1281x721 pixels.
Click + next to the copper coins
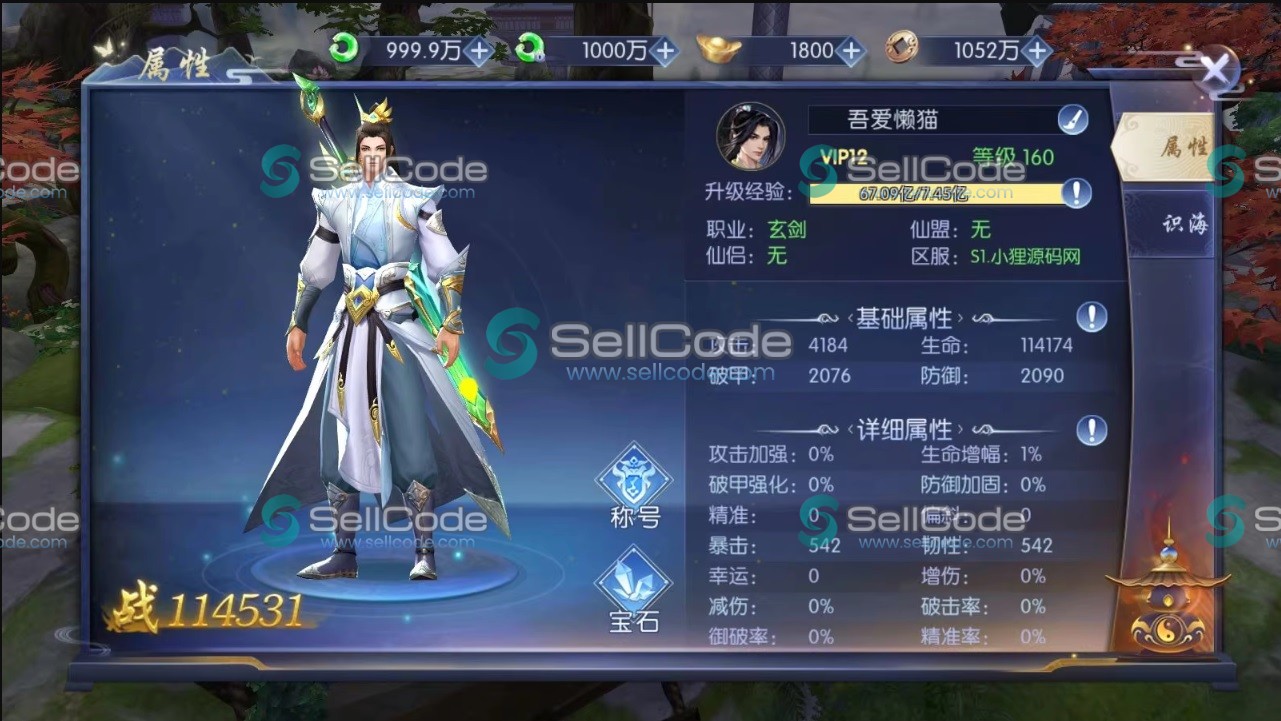click(1038, 46)
